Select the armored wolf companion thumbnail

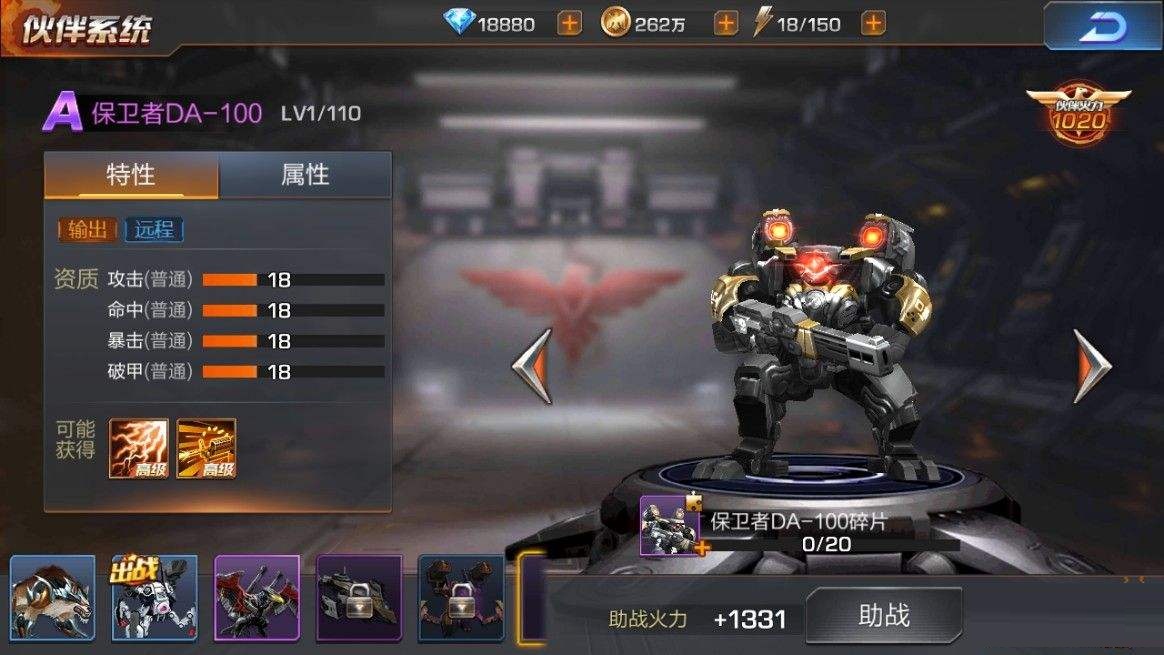[x=52, y=598]
